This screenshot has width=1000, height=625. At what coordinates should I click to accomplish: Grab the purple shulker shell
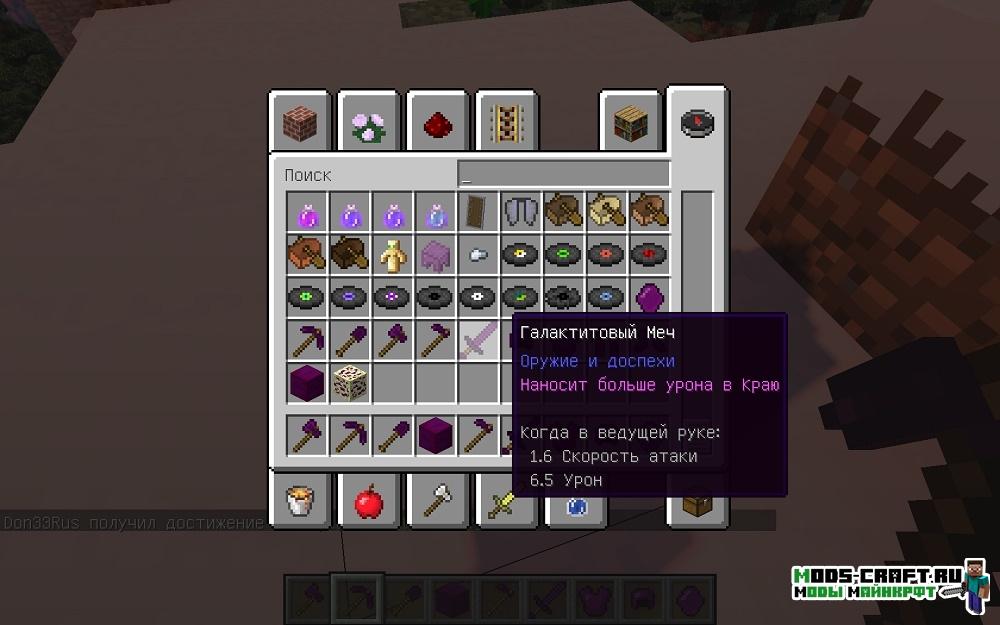(x=435, y=255)
